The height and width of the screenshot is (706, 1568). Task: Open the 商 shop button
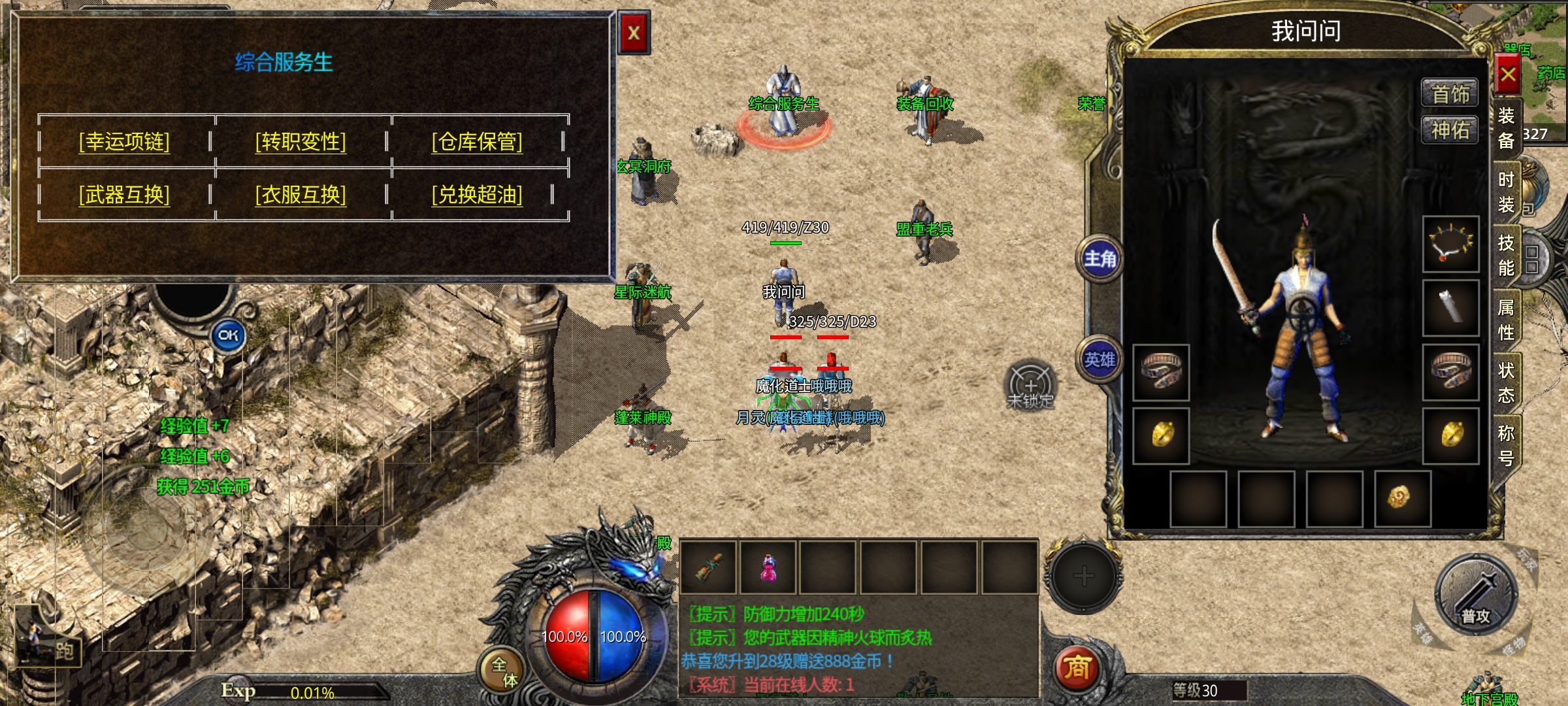[1077, 668]
